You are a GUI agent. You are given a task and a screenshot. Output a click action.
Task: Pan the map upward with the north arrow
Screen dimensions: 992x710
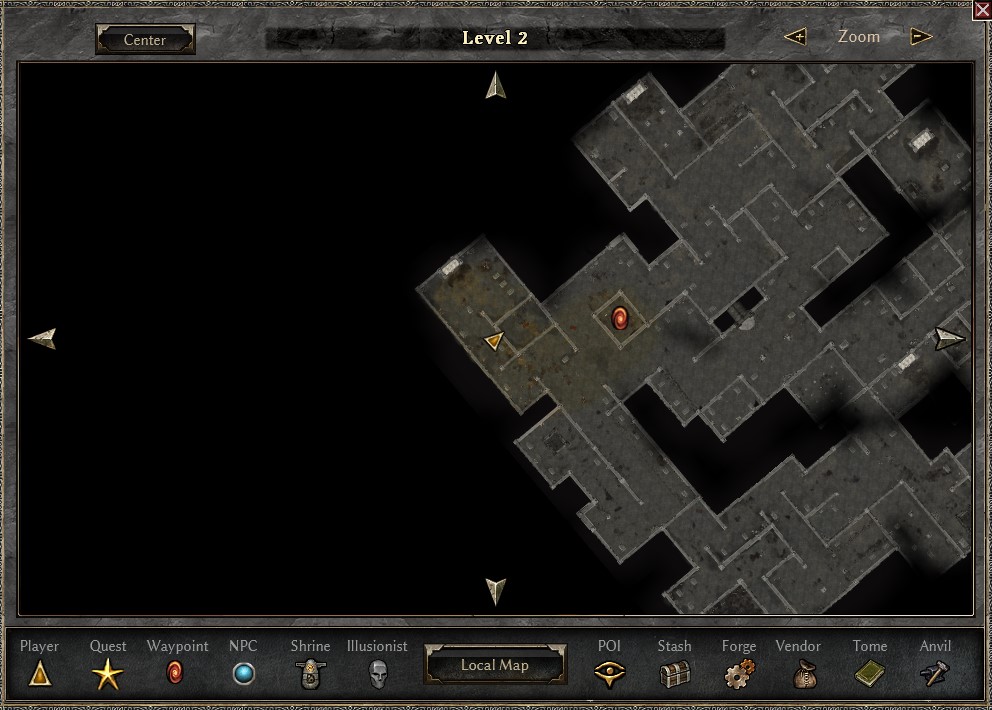click(496, 85)
